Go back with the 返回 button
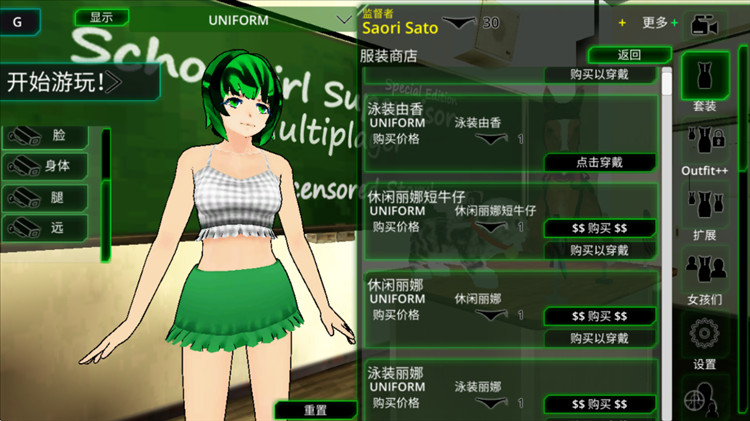Viewport: 750px width, 421px height. pos(629,55)
